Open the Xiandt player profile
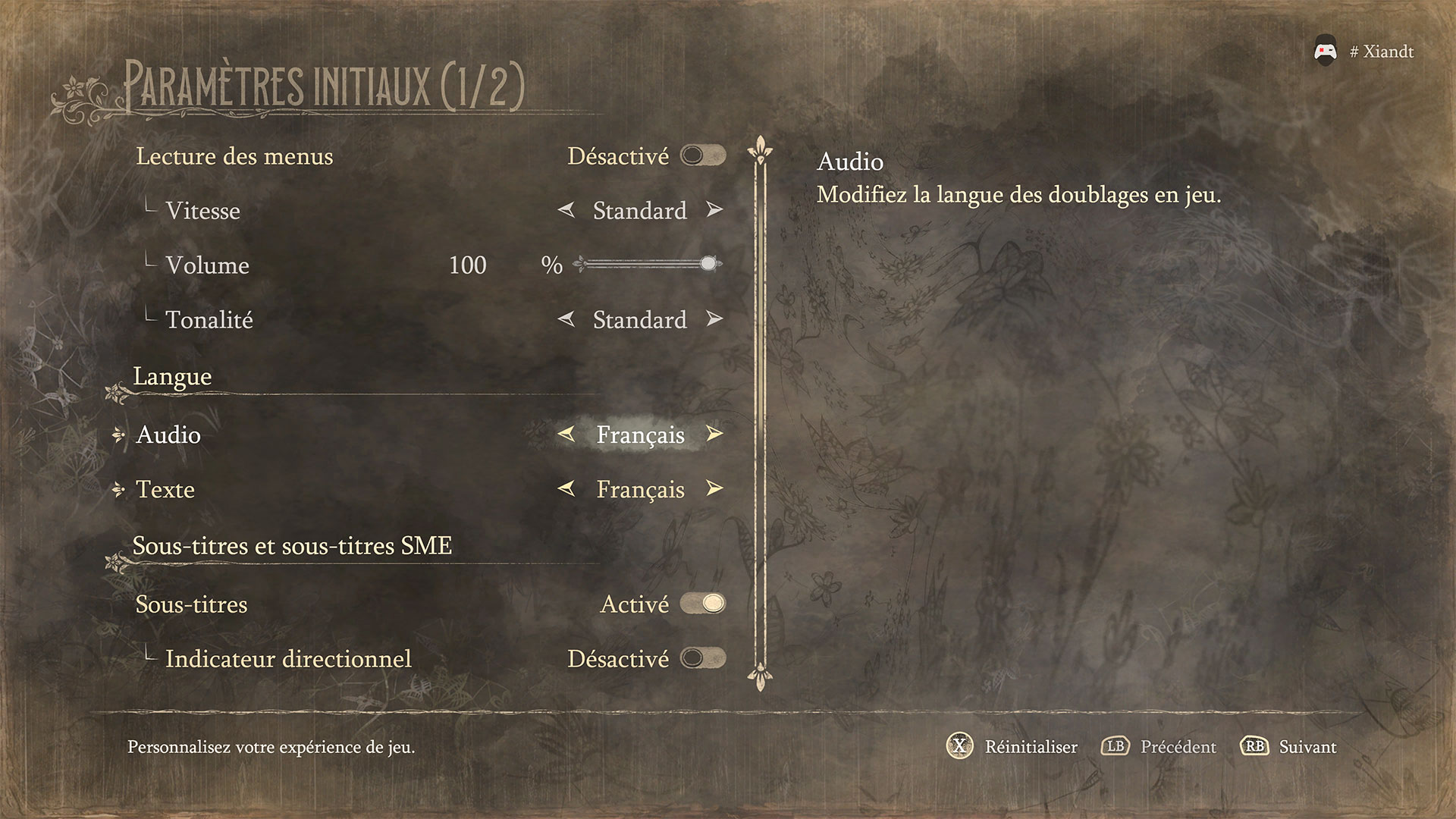Image resolution: width=1456 pixels, height=819 pixels. [1364, 52]
